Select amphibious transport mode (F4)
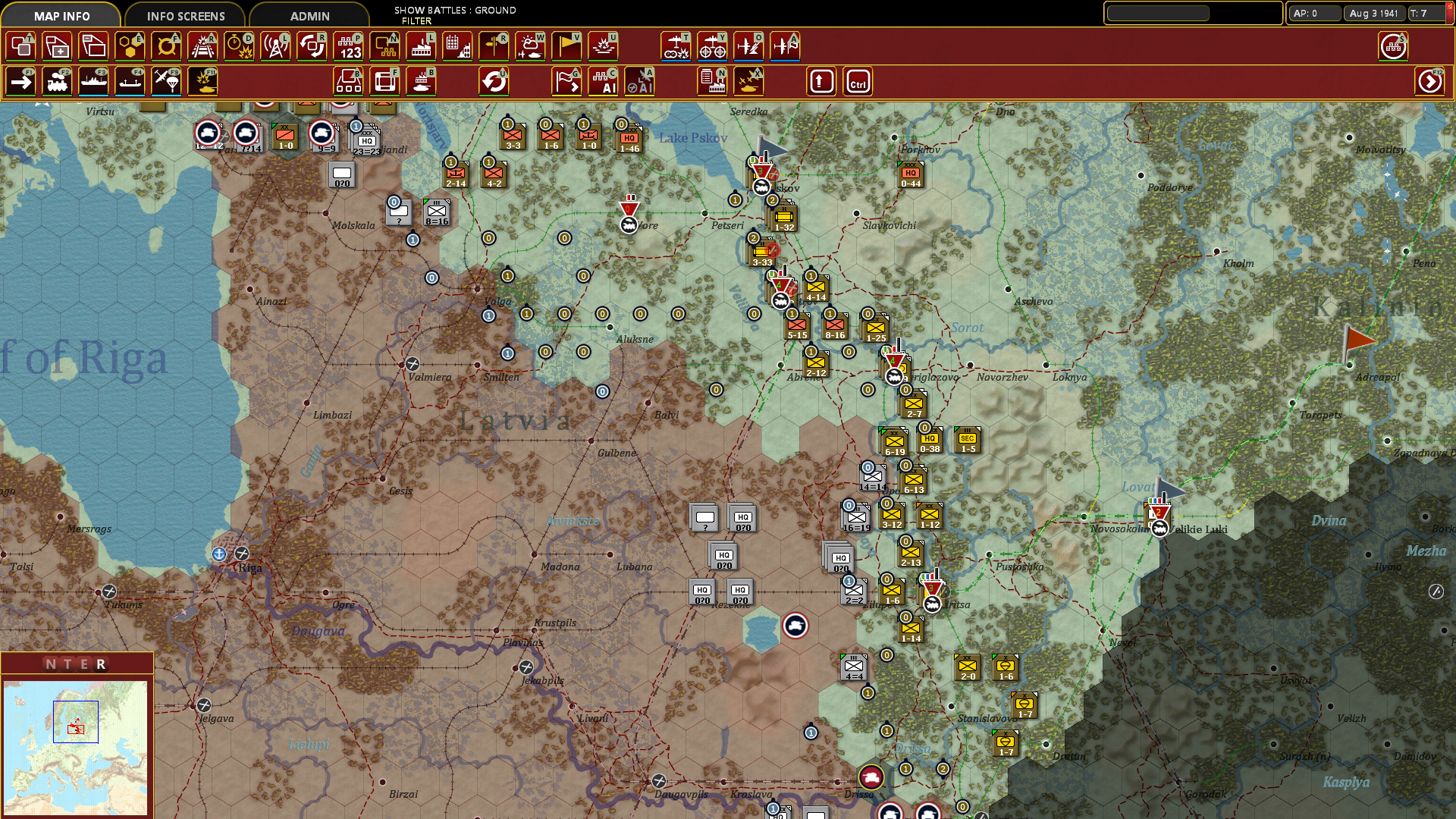Screen dimensions: 1456x819 (x=130, y=81)
